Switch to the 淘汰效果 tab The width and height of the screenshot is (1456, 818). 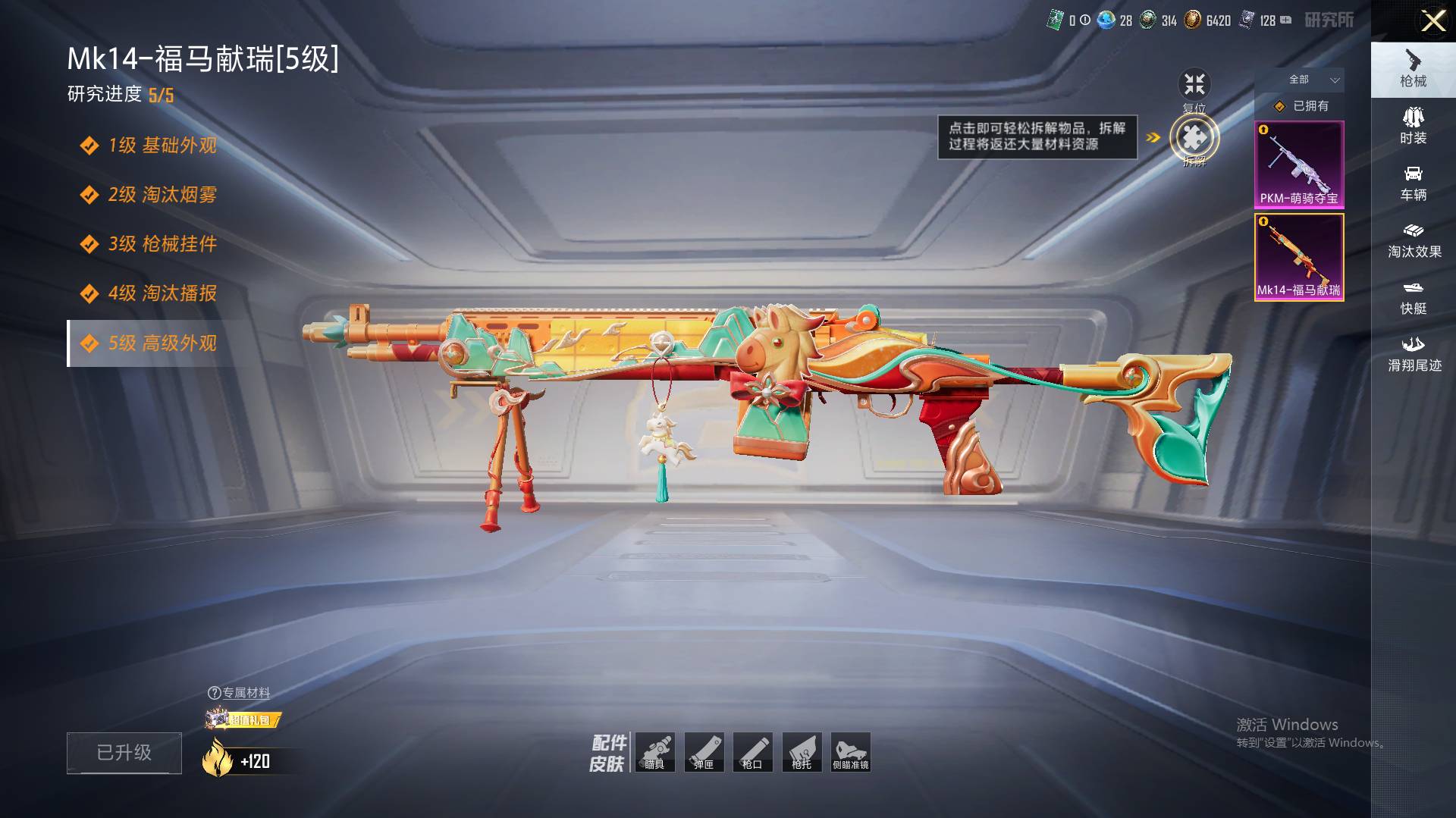point(1413,240)
